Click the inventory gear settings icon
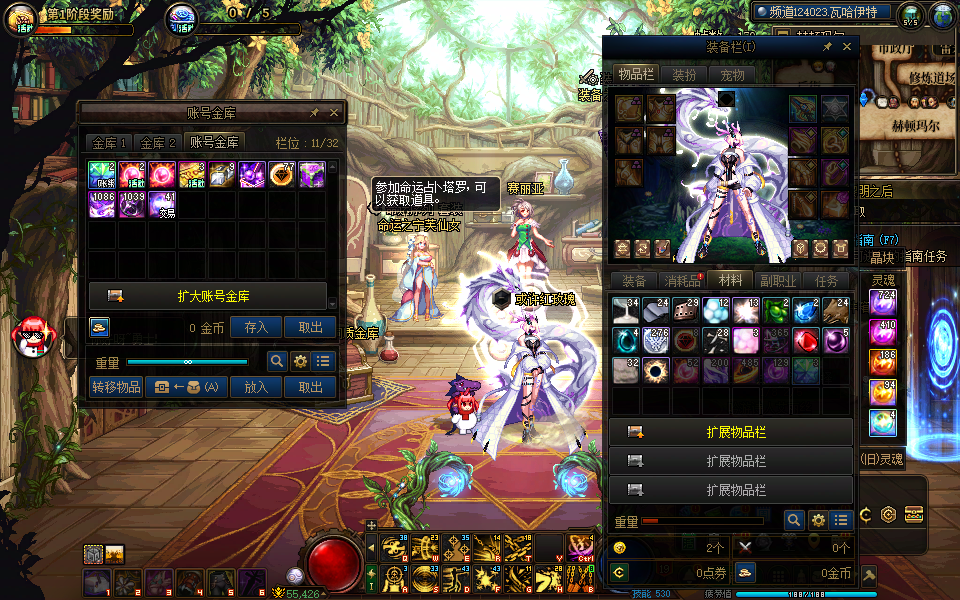The image size is (960, 600). tap(818, 520)
